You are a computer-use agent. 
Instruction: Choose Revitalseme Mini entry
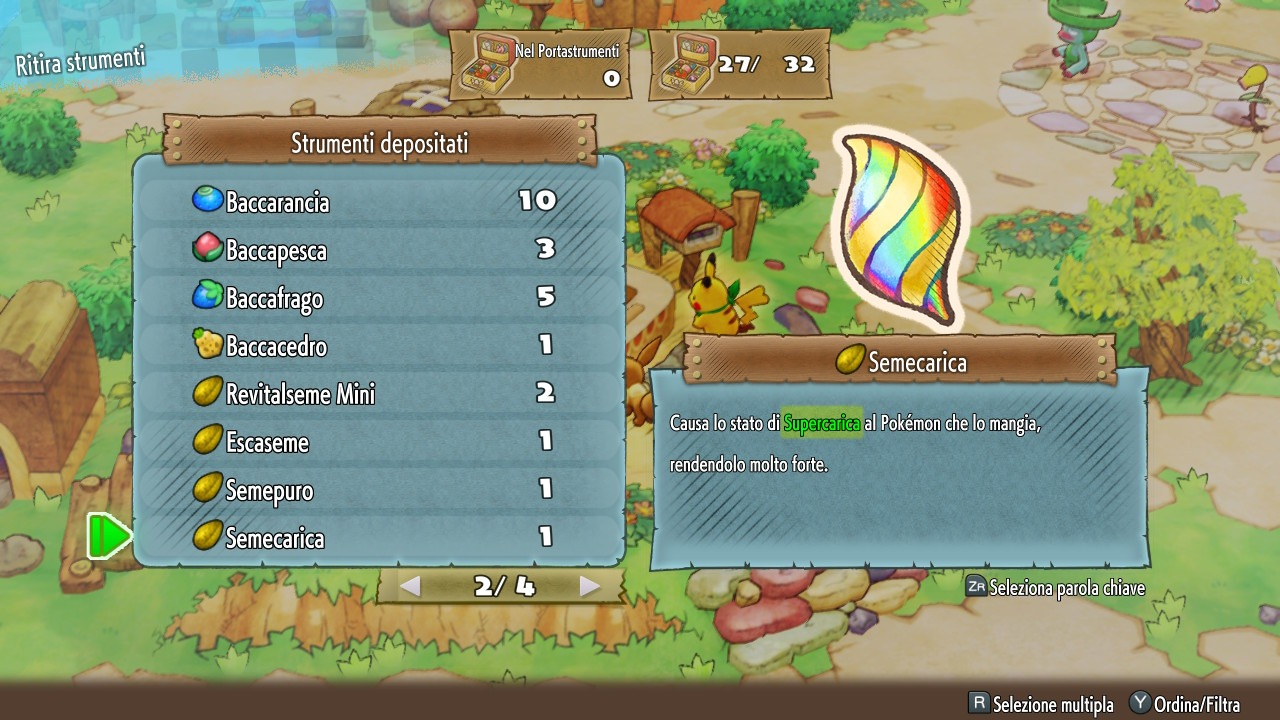378,393
